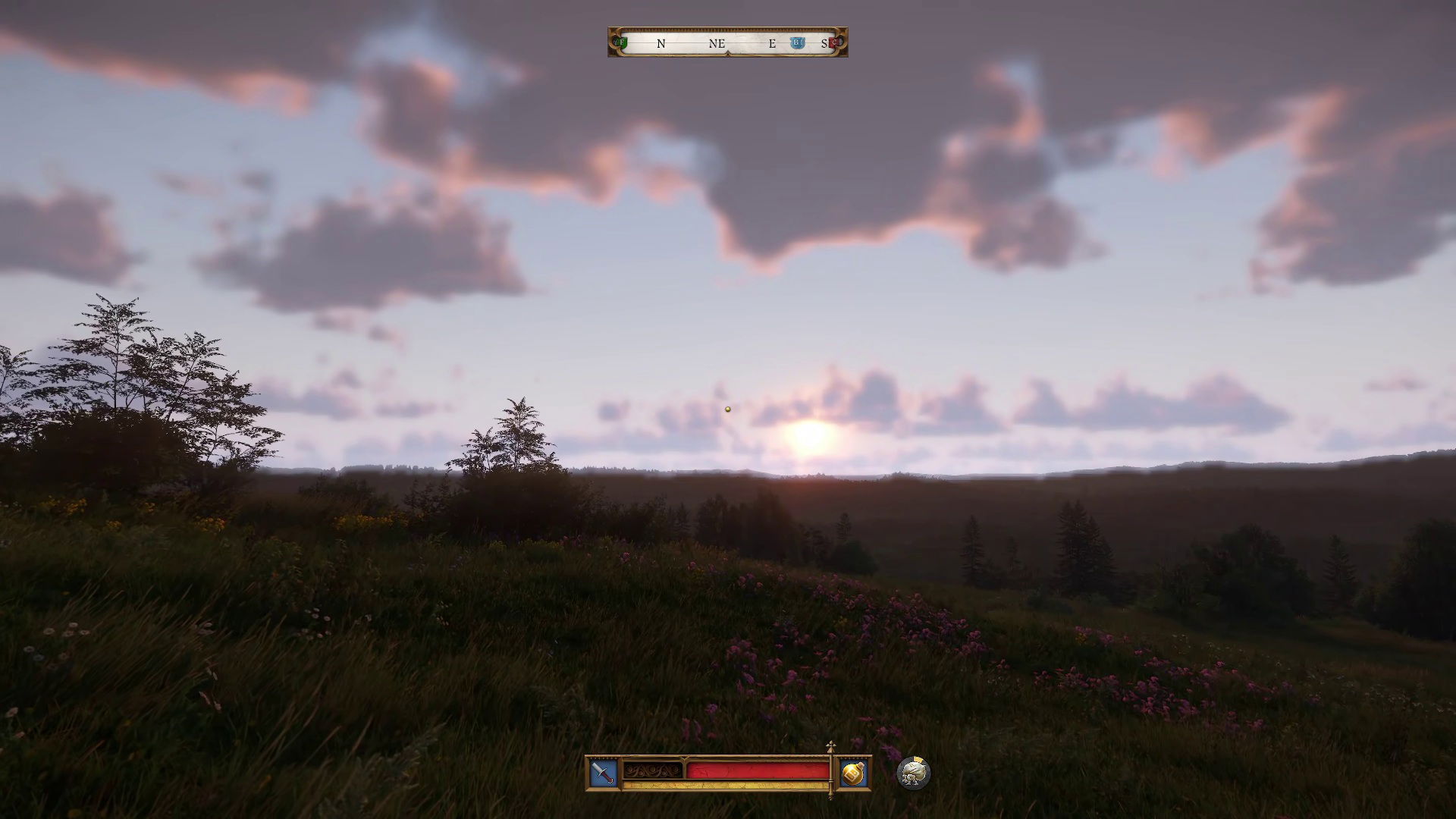Open the helmet status badge
The image size is (1456, 819).
[x=914, y=773]
